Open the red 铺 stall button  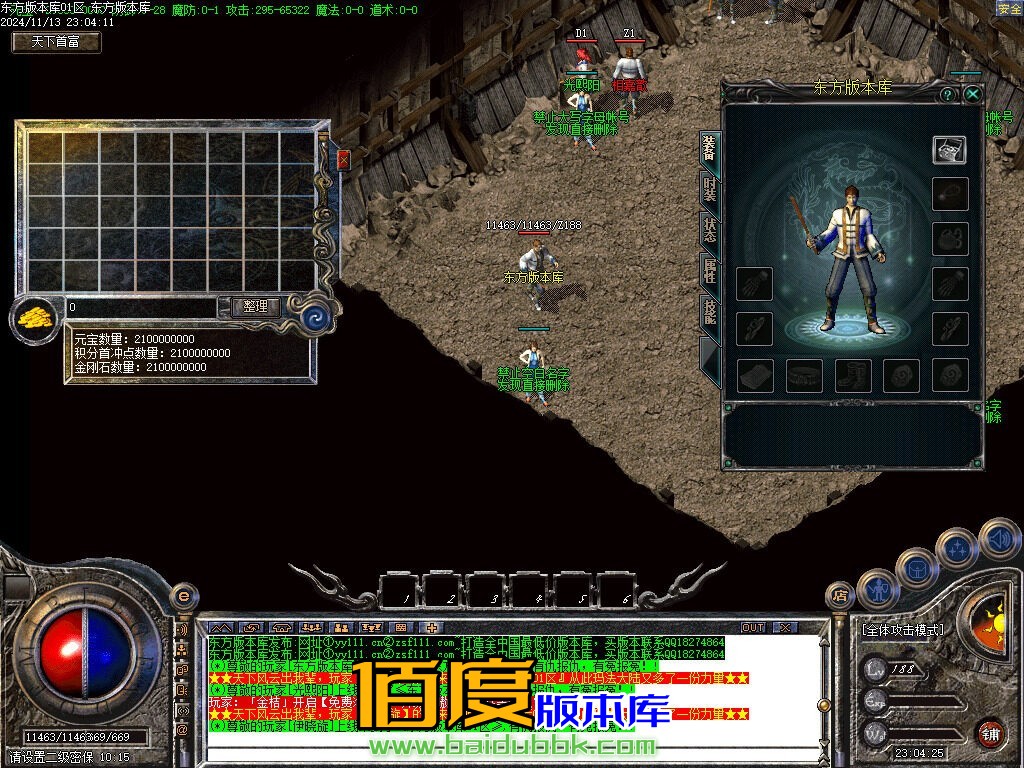(x=990, y=734)
